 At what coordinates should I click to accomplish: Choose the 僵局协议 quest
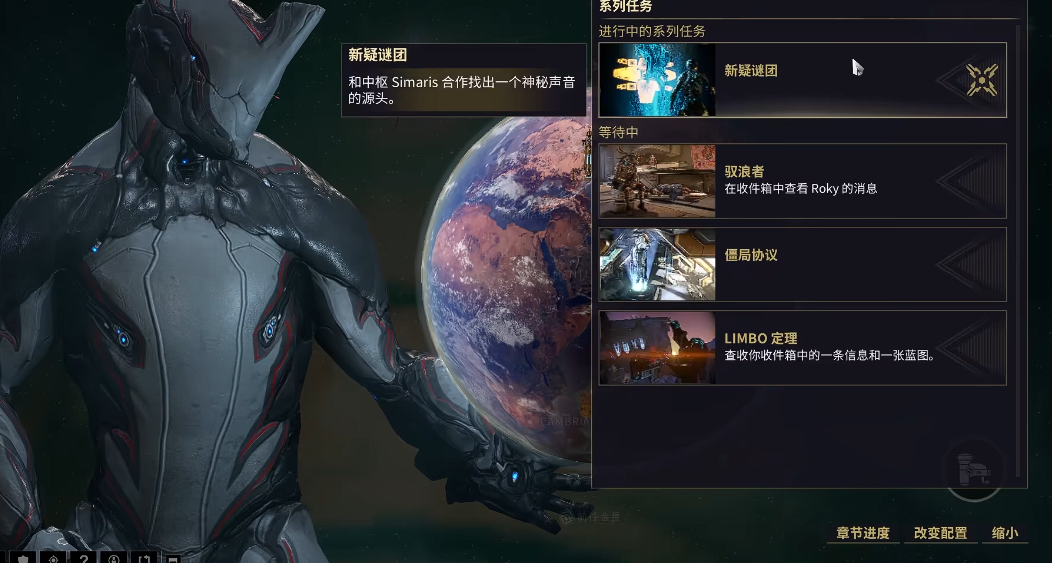click(800, 264)
